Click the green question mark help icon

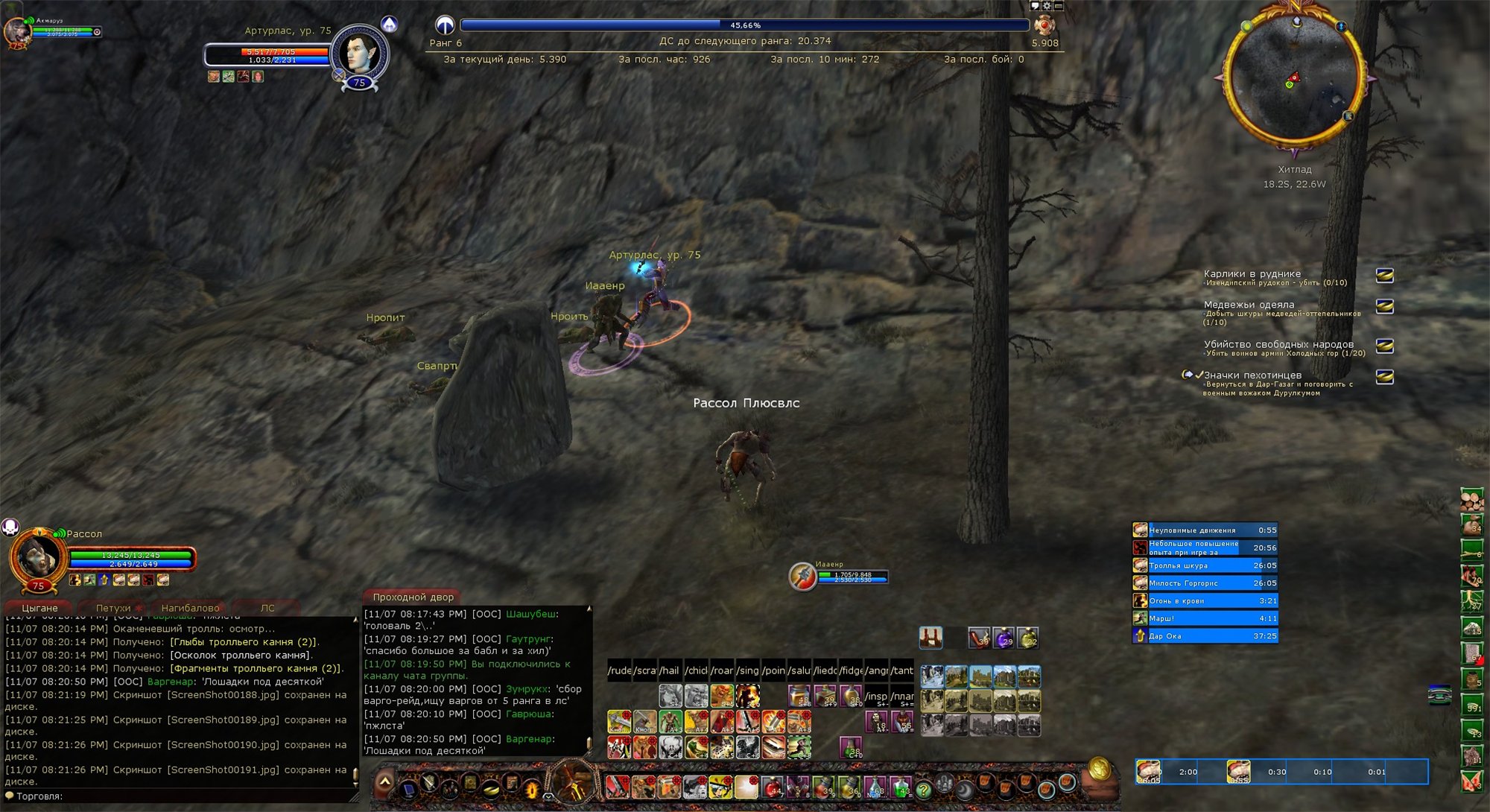click(924, 790)
